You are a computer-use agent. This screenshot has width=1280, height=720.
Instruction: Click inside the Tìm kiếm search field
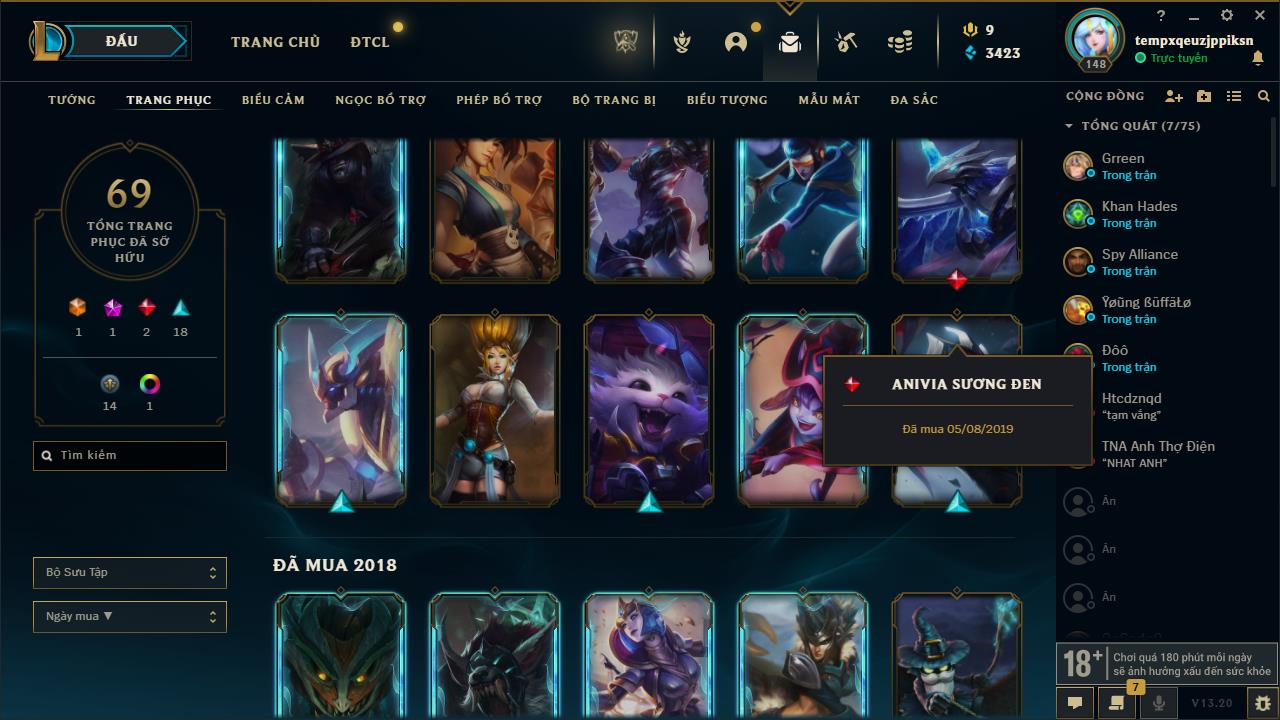click(129, 455)
